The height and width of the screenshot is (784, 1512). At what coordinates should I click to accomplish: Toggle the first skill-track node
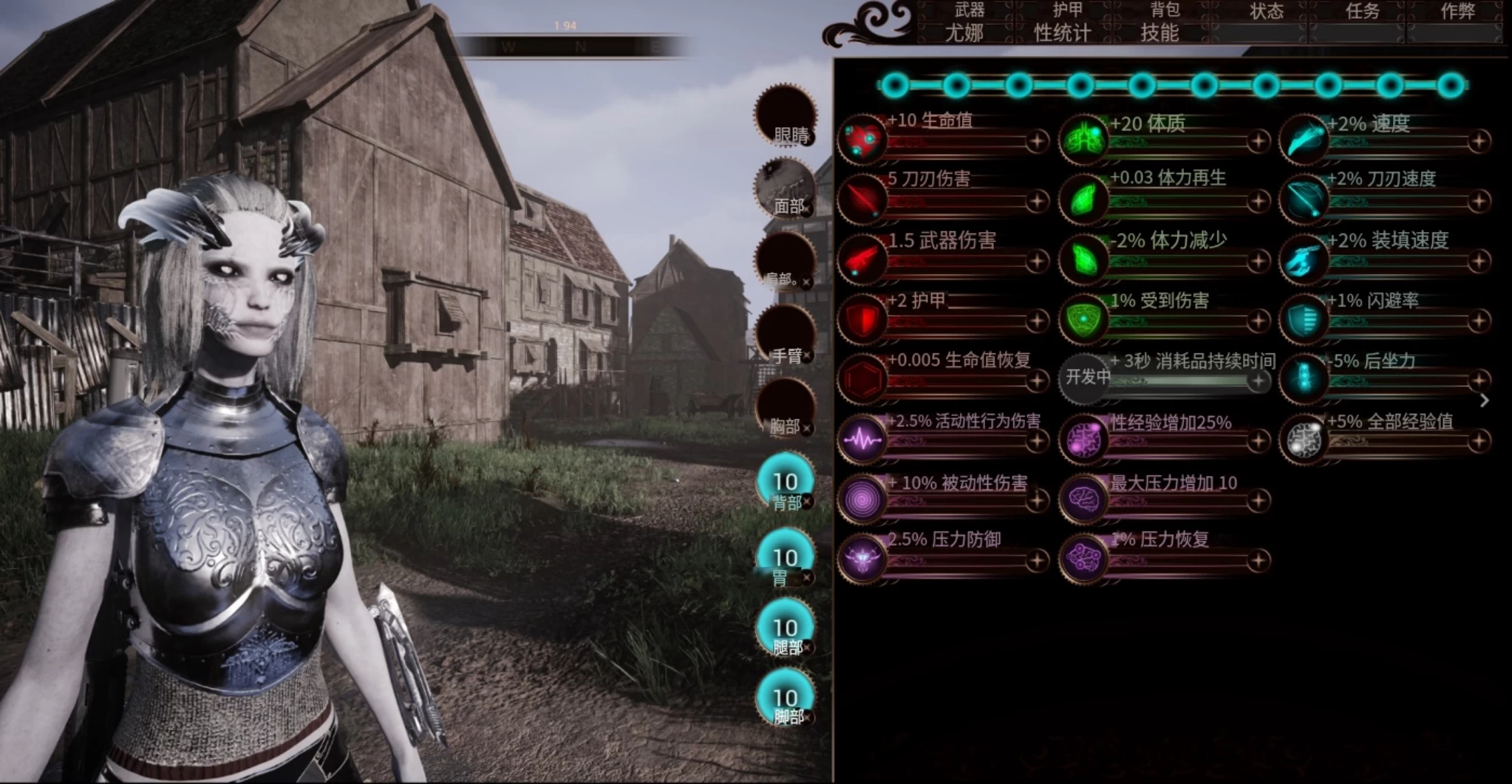[x=896, y=86]
